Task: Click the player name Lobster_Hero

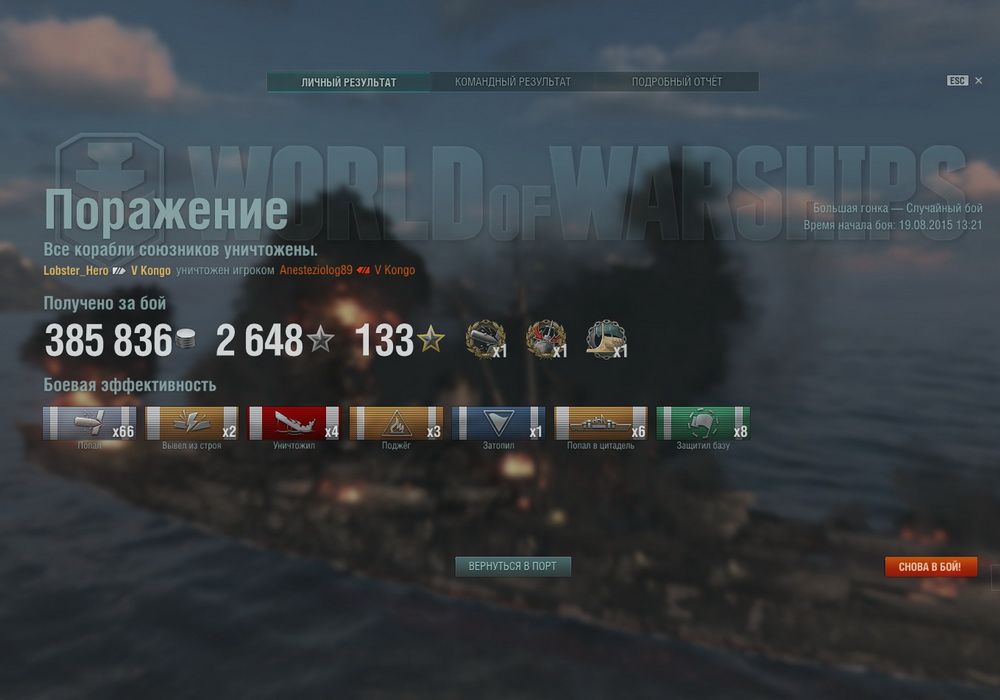Action: pyautogui.click(x=76, y=270)
